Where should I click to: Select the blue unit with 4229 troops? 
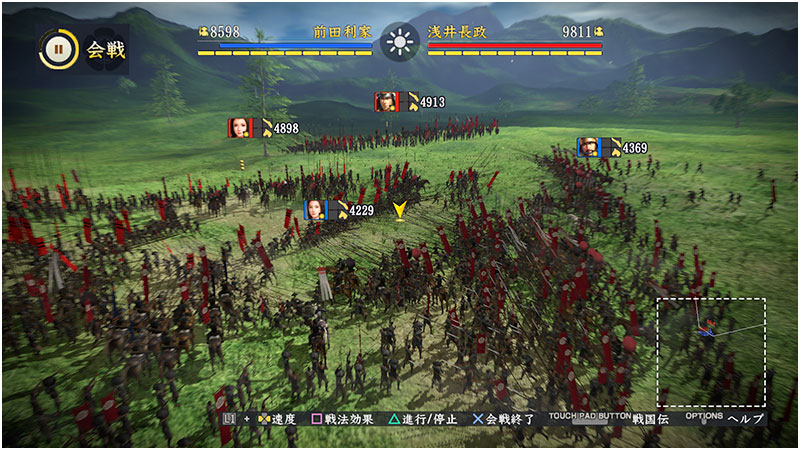tap(315, 210)
